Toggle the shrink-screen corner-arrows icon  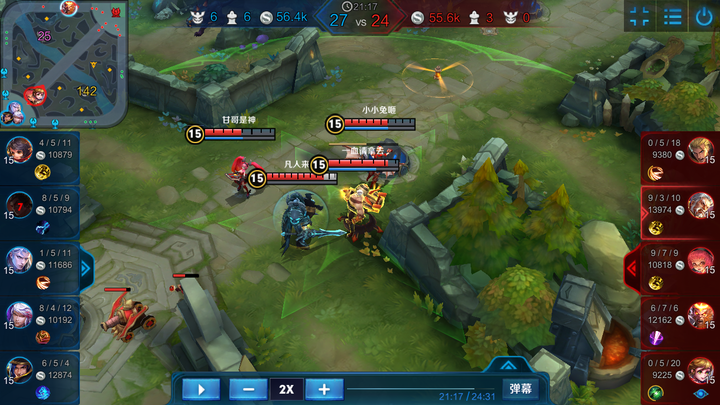coord(641,17)
